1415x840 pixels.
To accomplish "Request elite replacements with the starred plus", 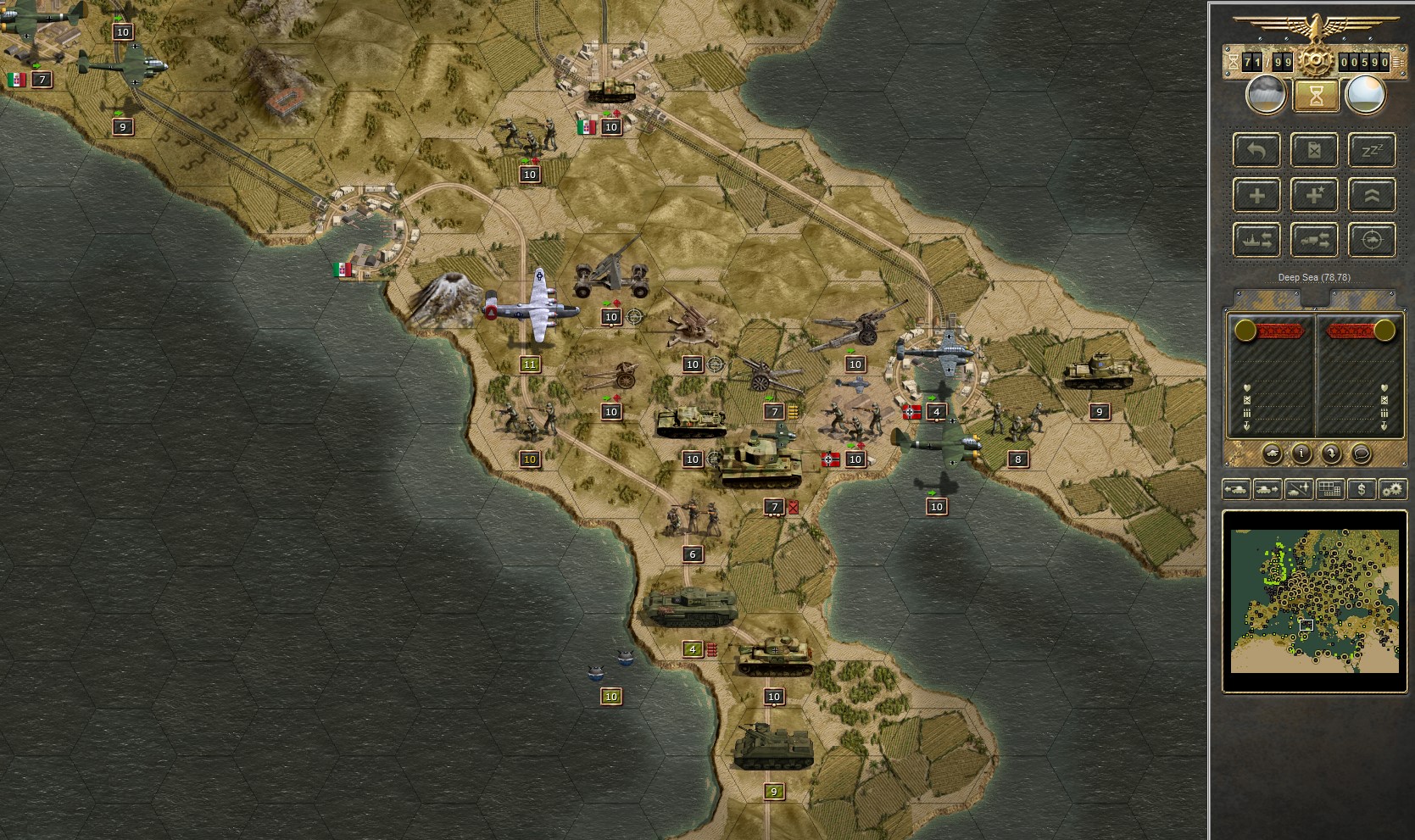I will [1314, 194].
